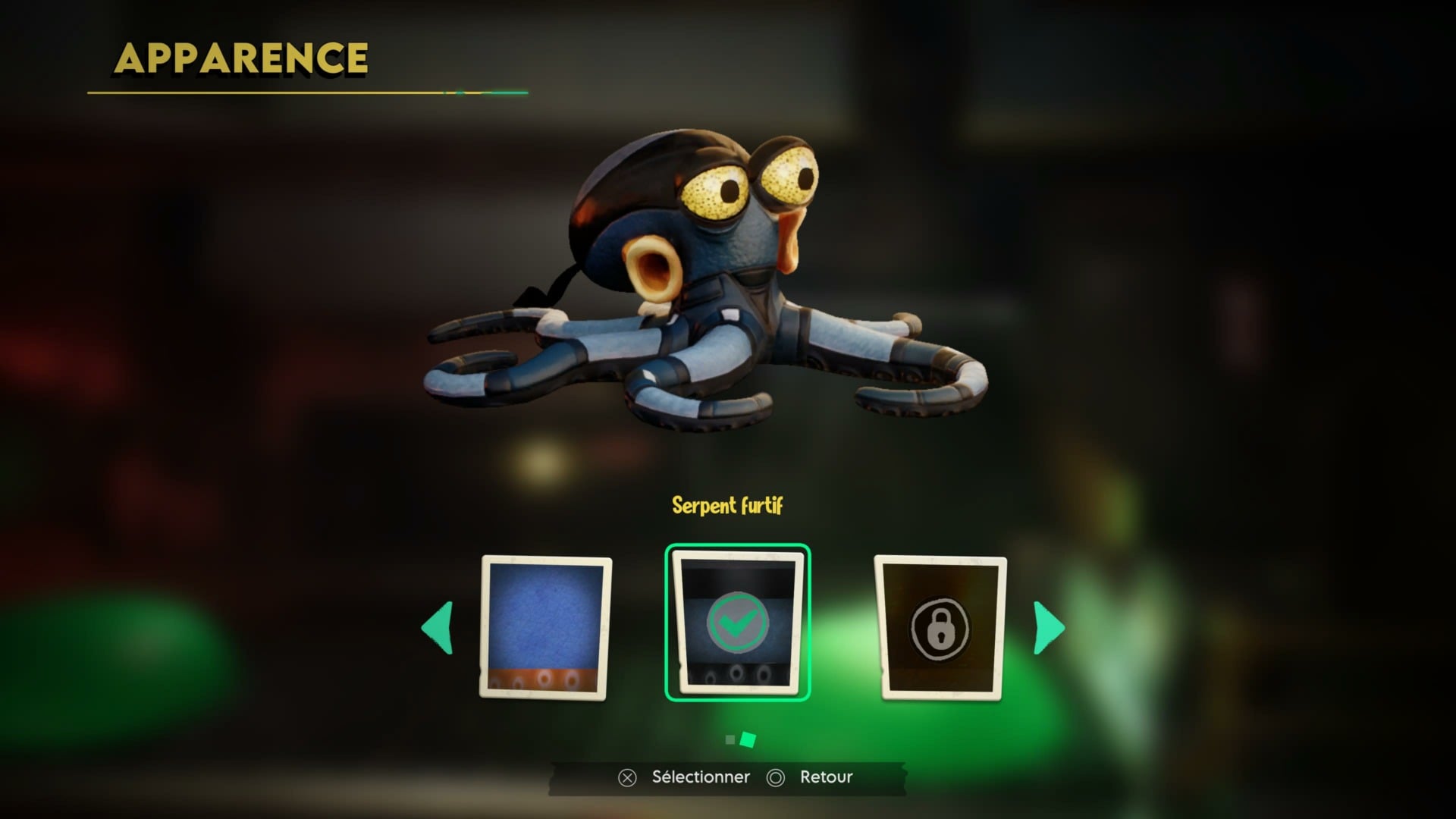This screenshot has height=819, width=1456.
Task: Show next skins with right arrow
Action: coord(1049,628)
